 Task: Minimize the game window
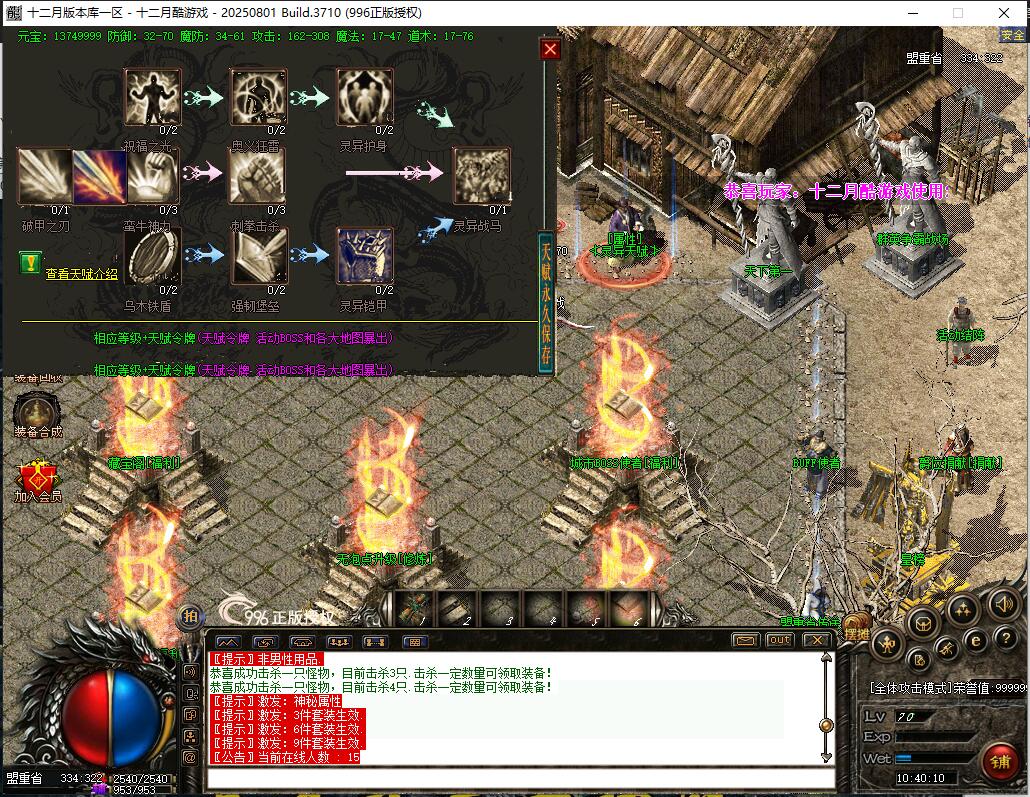[x=912, y=13]
